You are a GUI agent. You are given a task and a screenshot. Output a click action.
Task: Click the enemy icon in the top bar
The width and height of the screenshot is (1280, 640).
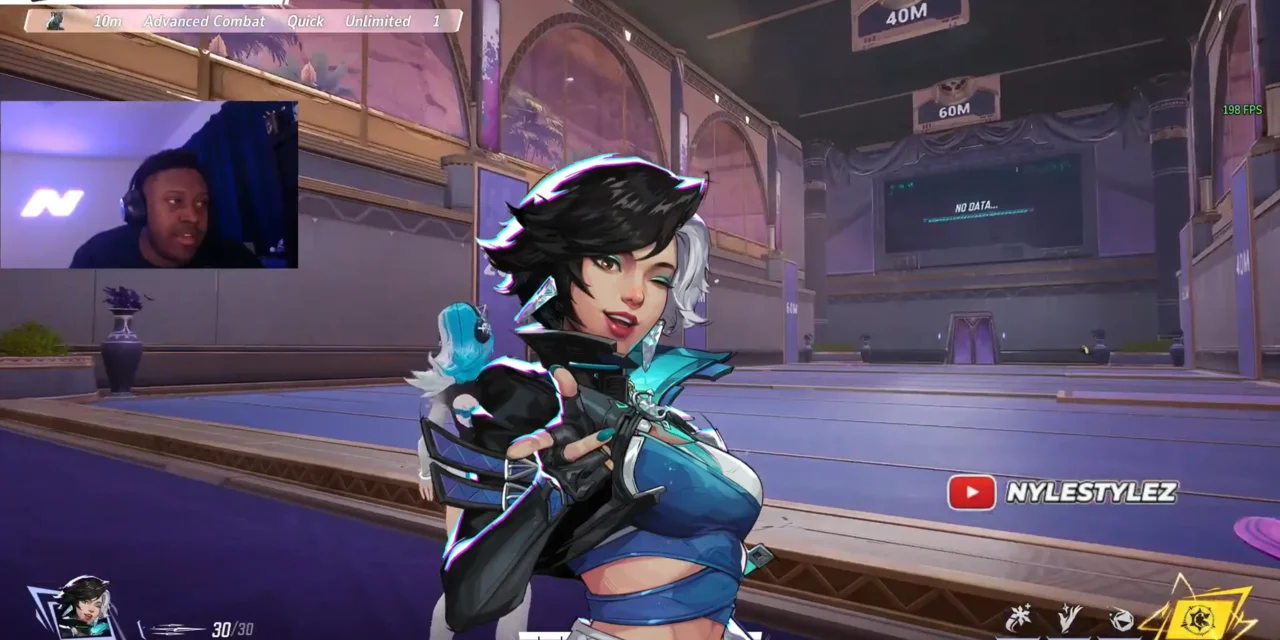coord(56,21)
